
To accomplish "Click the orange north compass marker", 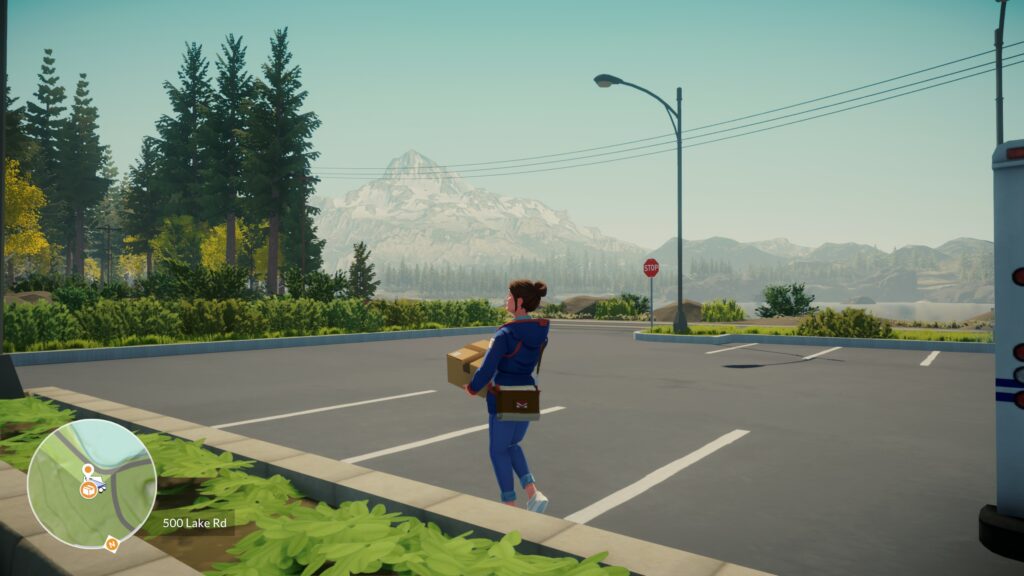I will [112, 544].
